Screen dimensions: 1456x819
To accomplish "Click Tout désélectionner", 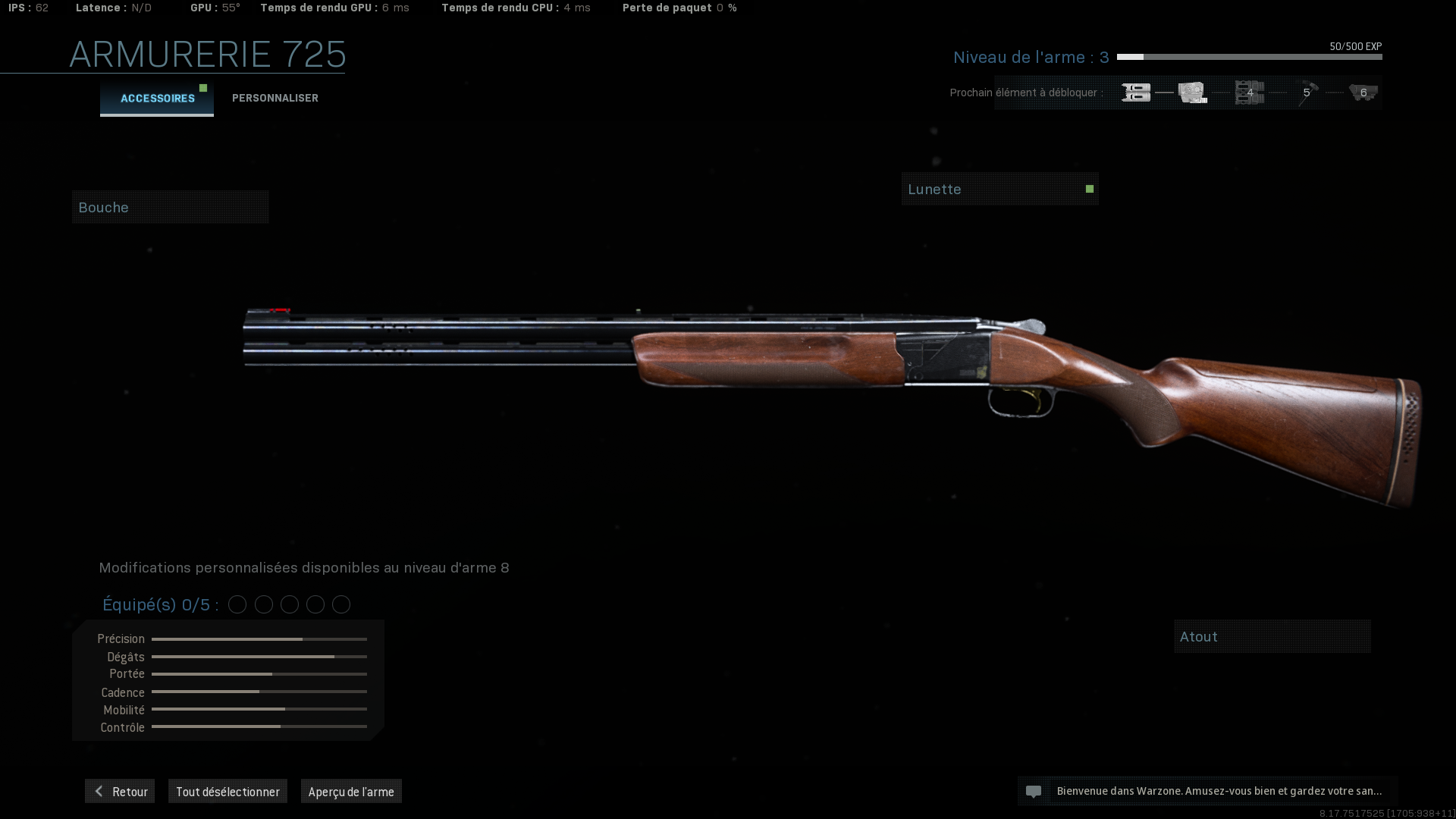I will 227,791.
